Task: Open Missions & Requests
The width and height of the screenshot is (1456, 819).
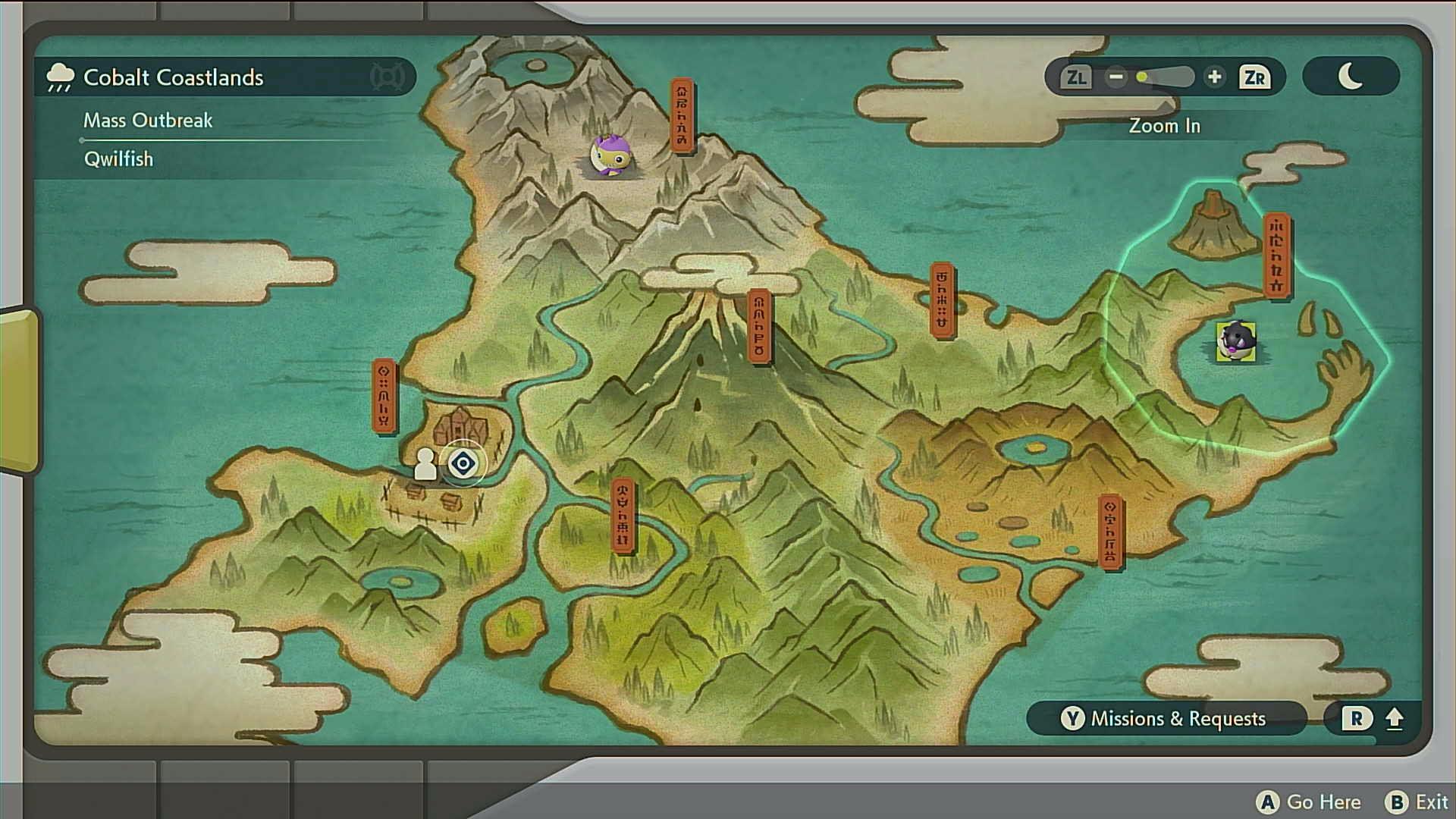Action: pos(1166,718)
